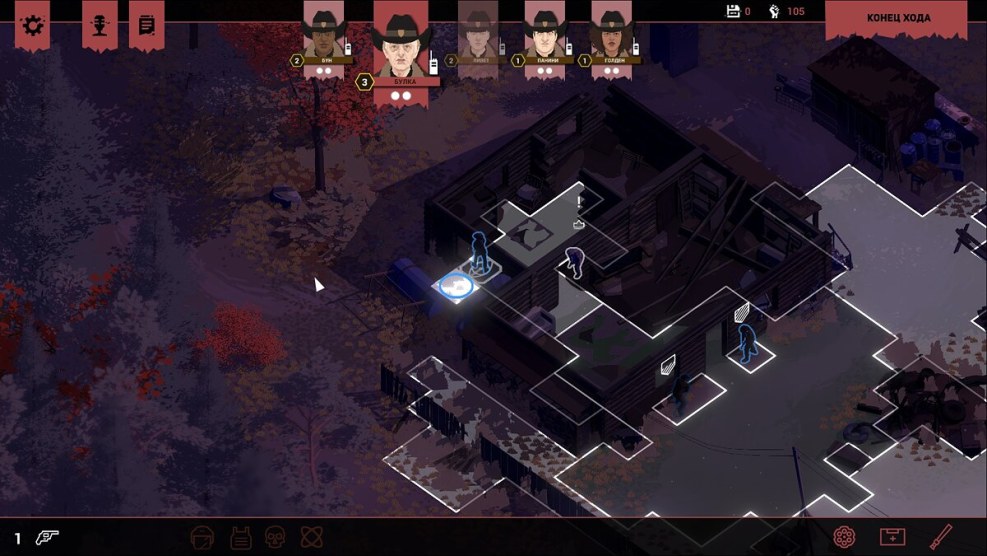
Task: Click the helmet equipment icon
Action: click(x=204, y=537)
